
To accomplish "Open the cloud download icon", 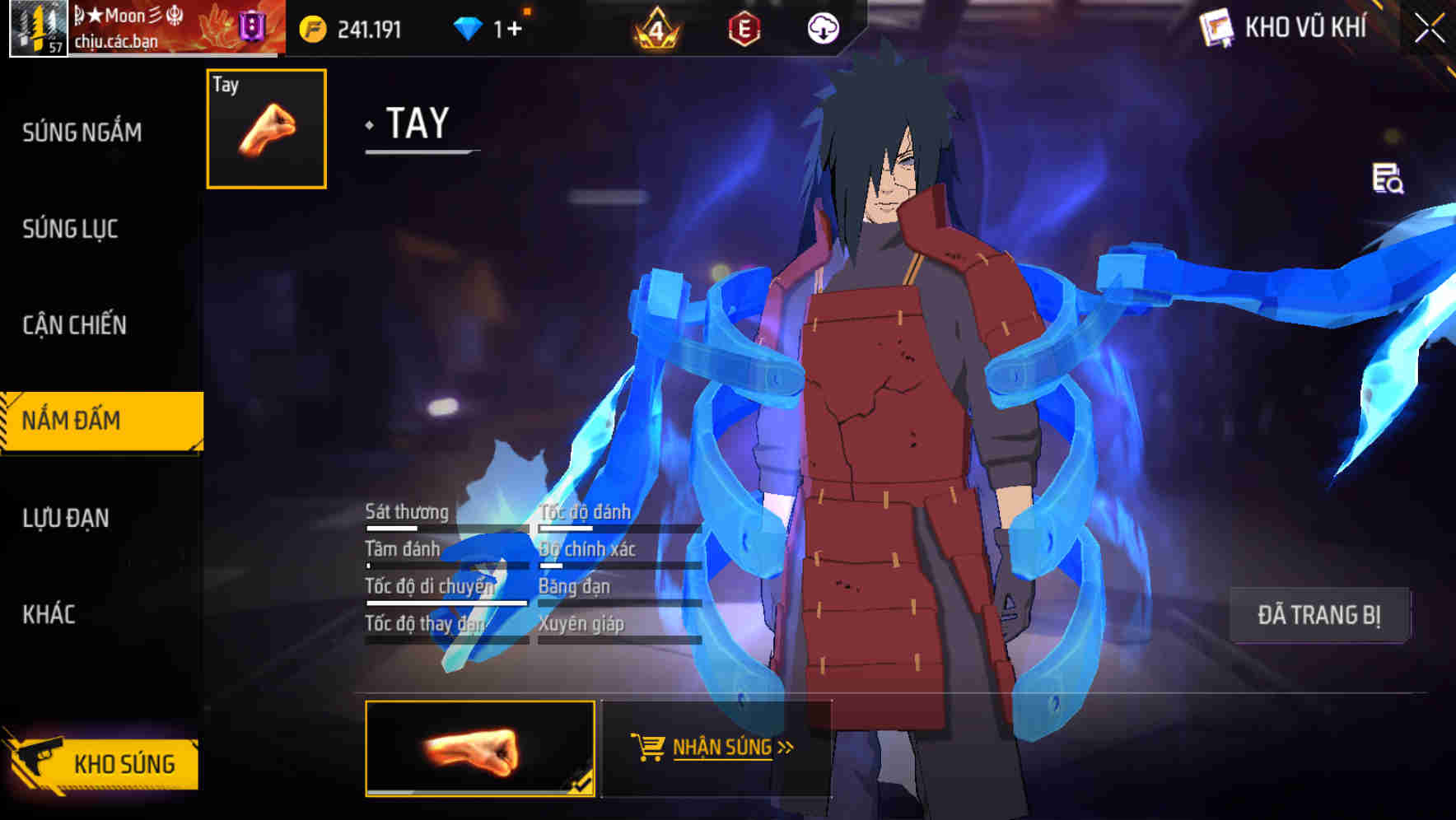I will click(x=823, y=29).
